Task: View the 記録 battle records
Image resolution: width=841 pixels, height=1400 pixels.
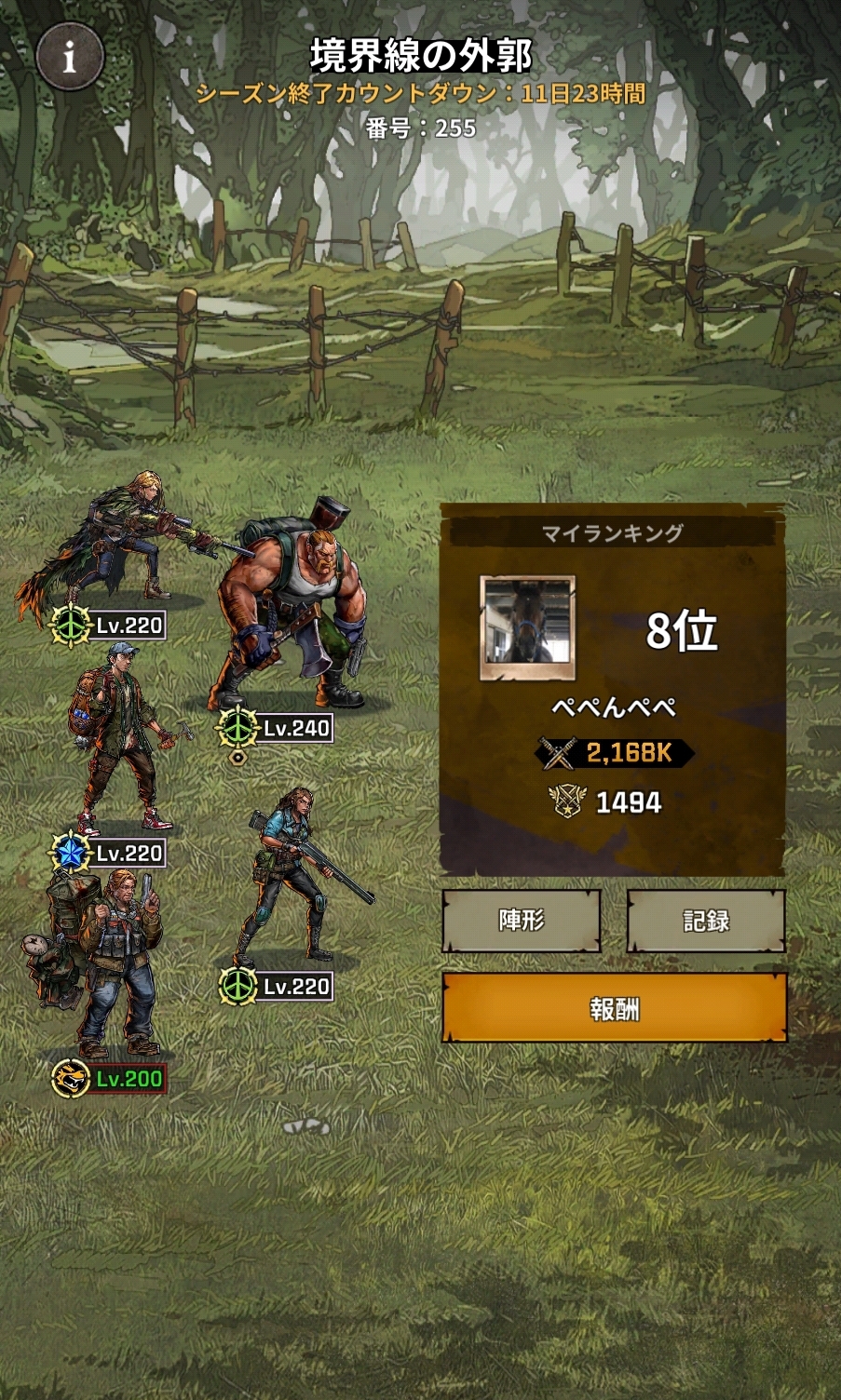Action: coord(705,921)
